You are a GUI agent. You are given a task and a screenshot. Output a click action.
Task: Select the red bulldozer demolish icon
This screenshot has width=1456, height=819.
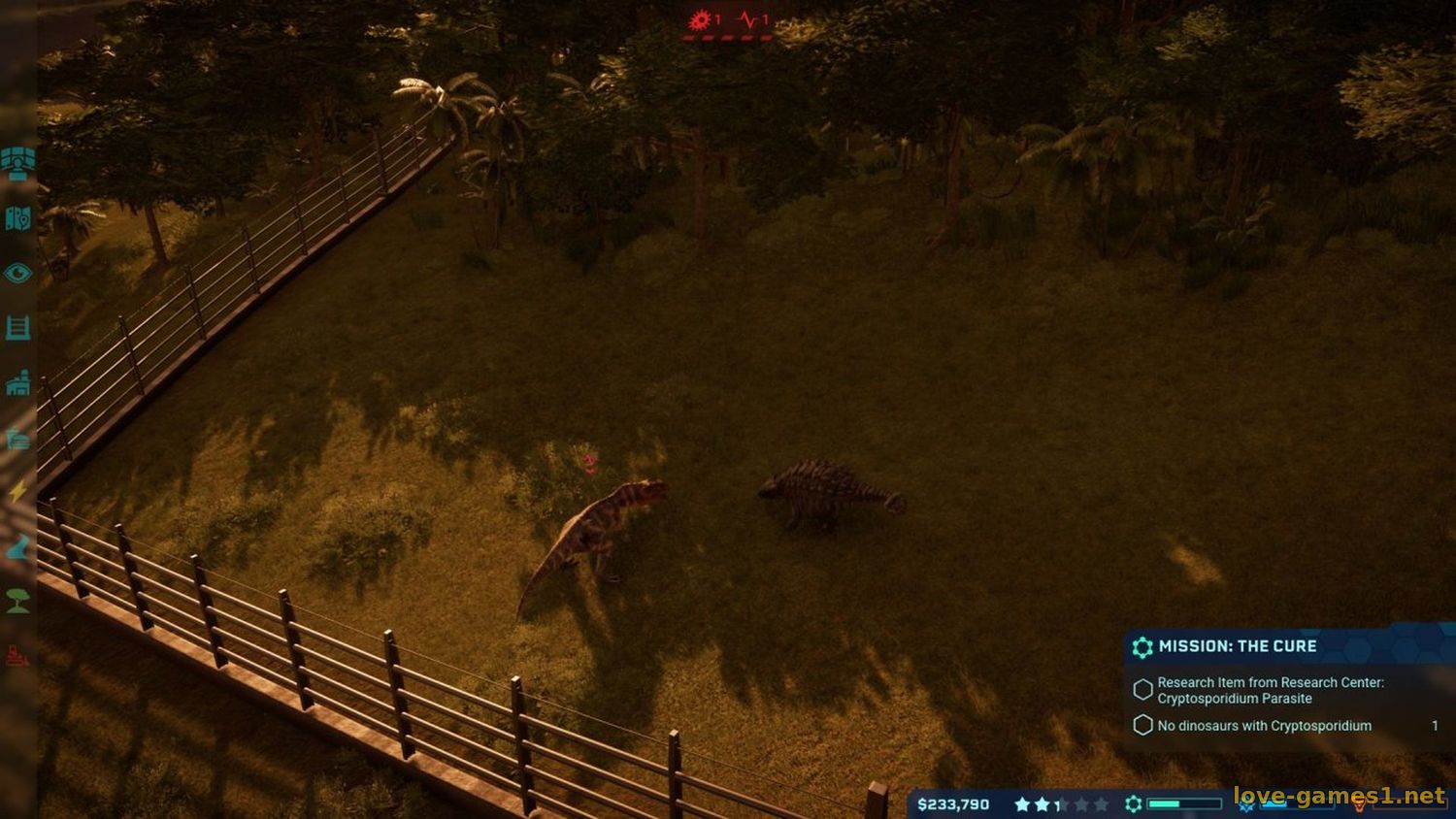[17, 657]
